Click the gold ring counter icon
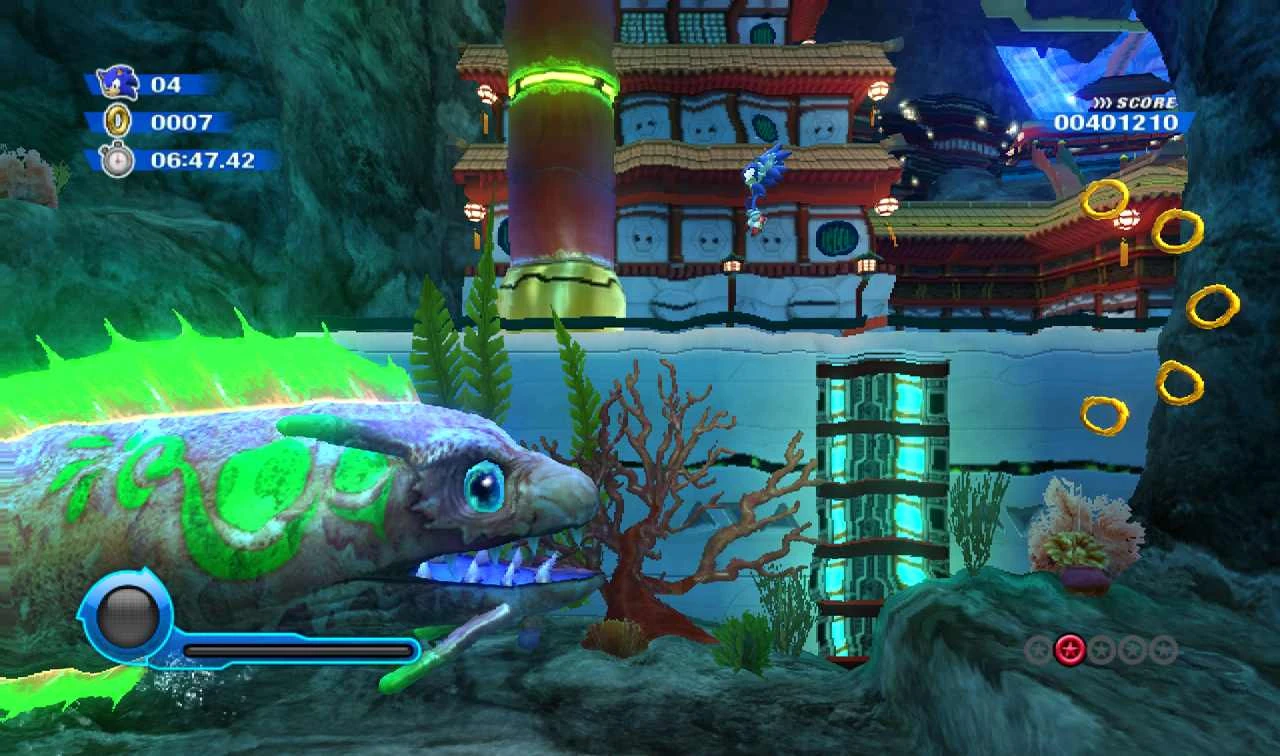 117,121
